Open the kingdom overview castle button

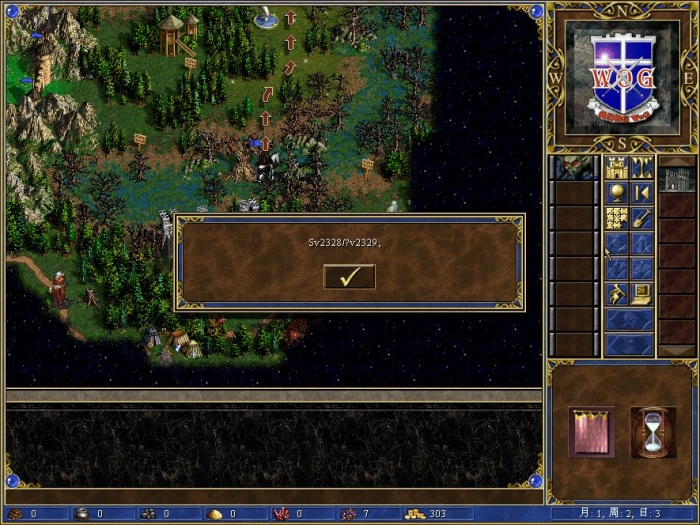coord(616,167)
